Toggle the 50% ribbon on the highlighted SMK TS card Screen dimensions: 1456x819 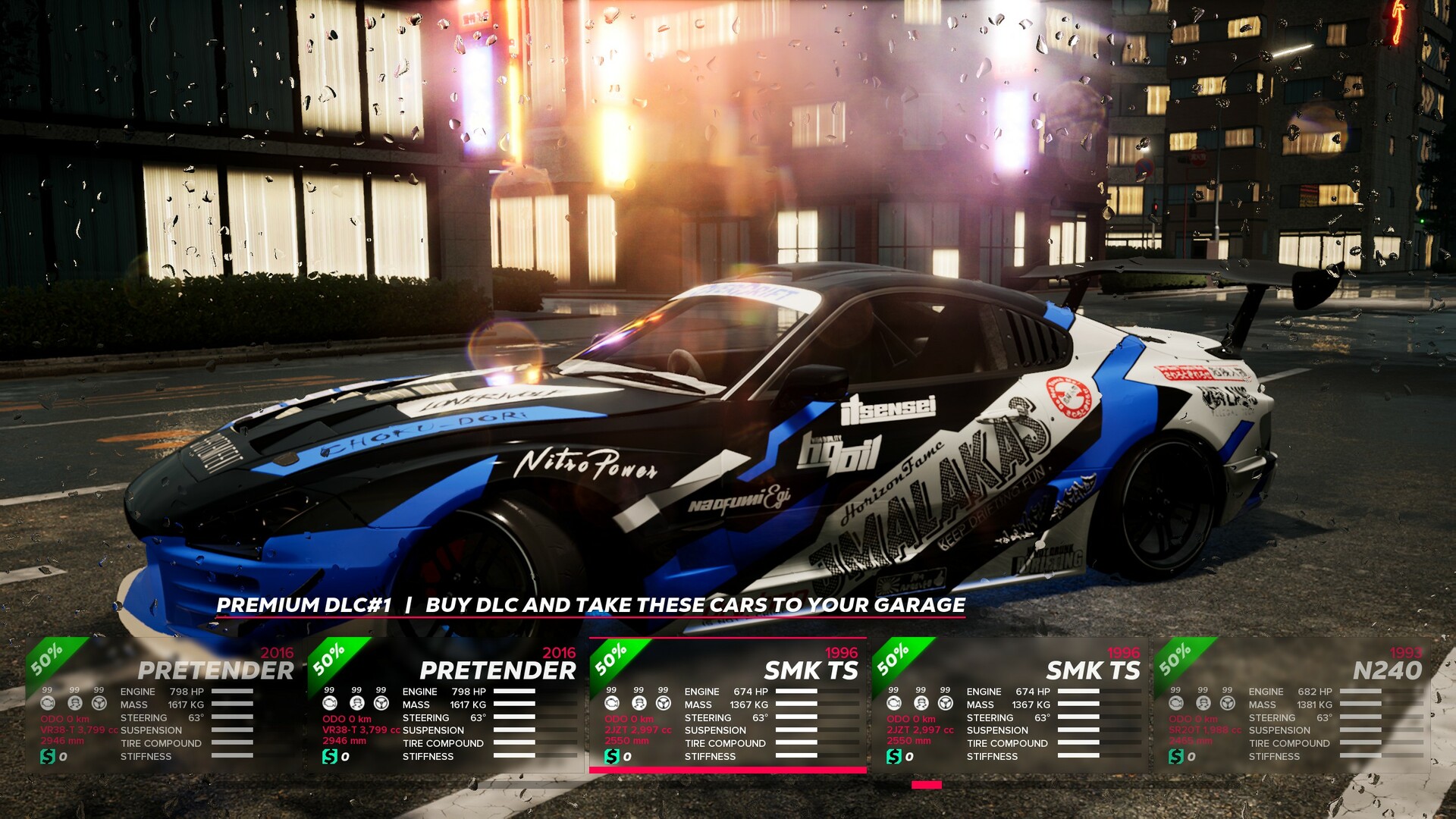(x=610, y=658)
